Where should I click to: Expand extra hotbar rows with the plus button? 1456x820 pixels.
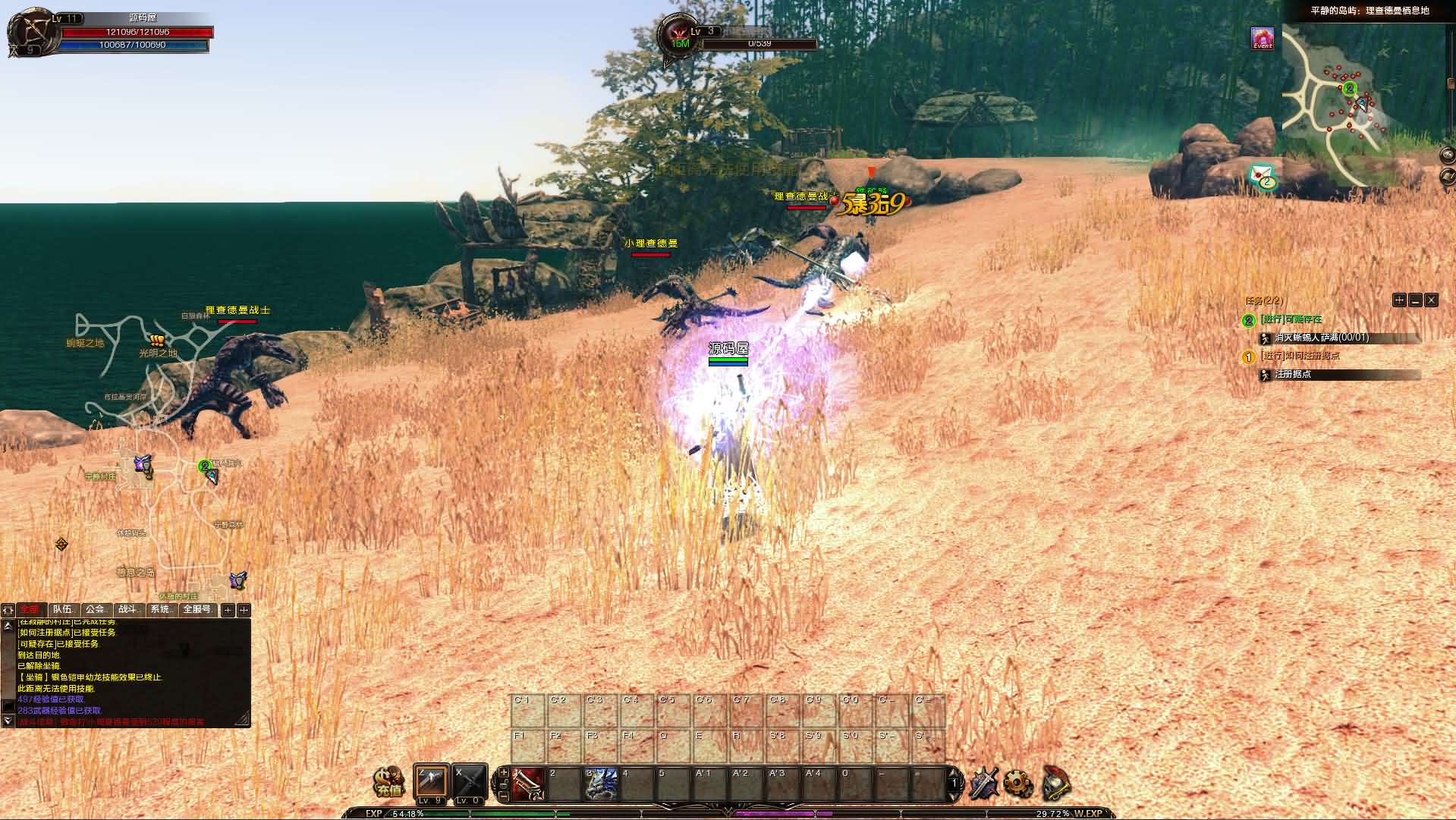pyautogui.click(x=502, y=771)
